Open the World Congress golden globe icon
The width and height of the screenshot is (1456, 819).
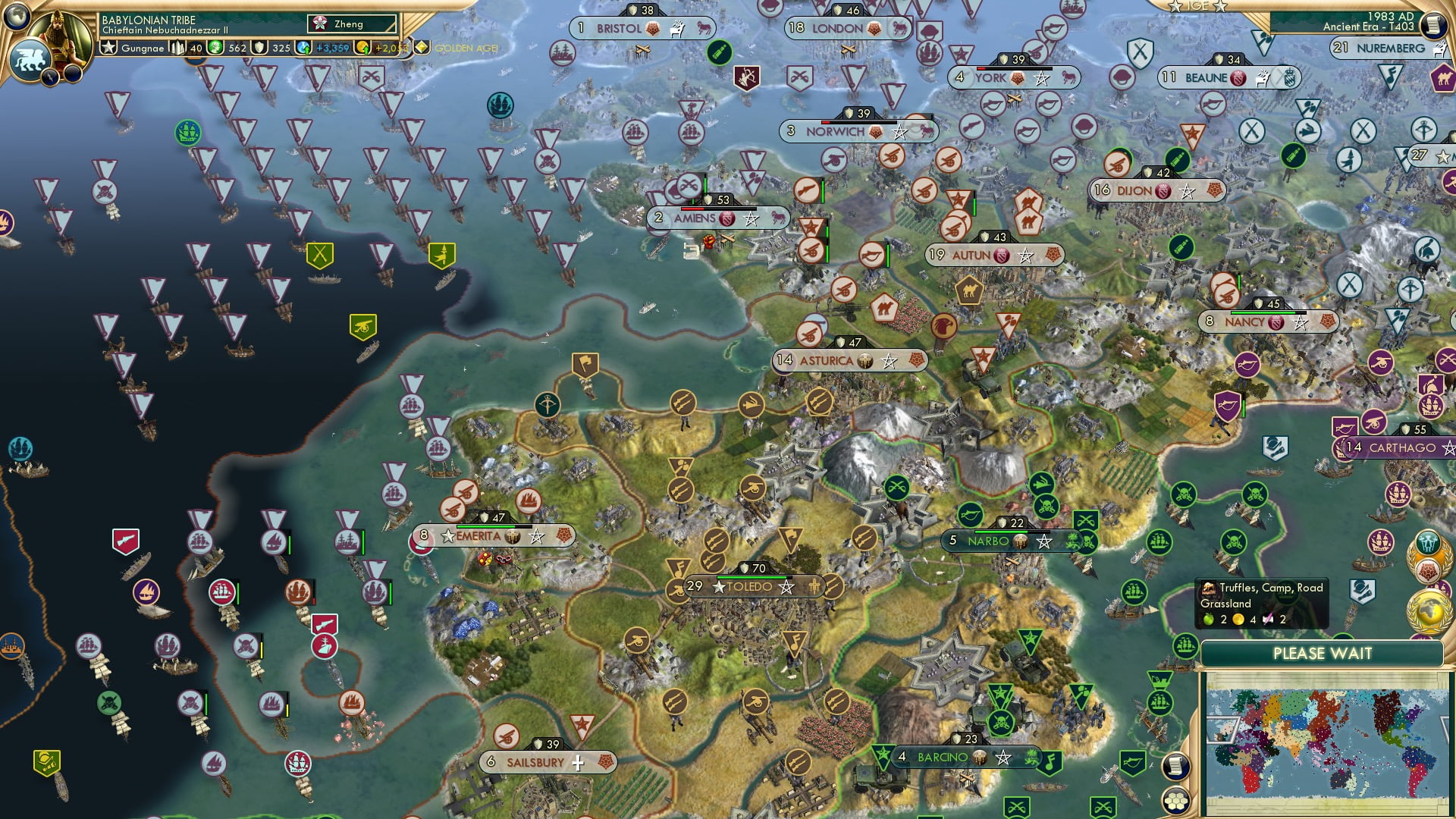pyautogui.click(x=1427, y=610)
